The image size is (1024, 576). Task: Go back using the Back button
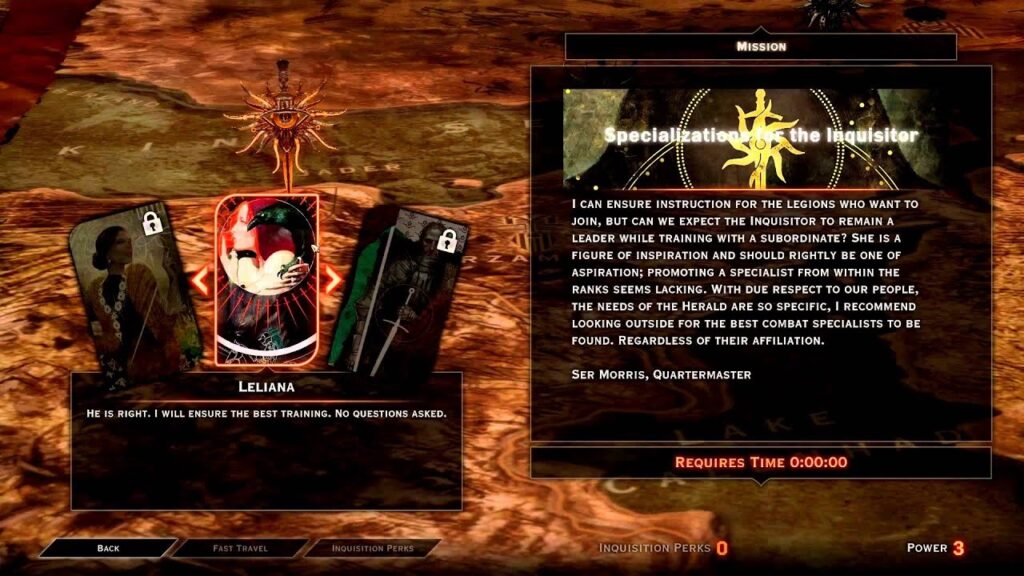pyautogui.click(x=108, y=548)
